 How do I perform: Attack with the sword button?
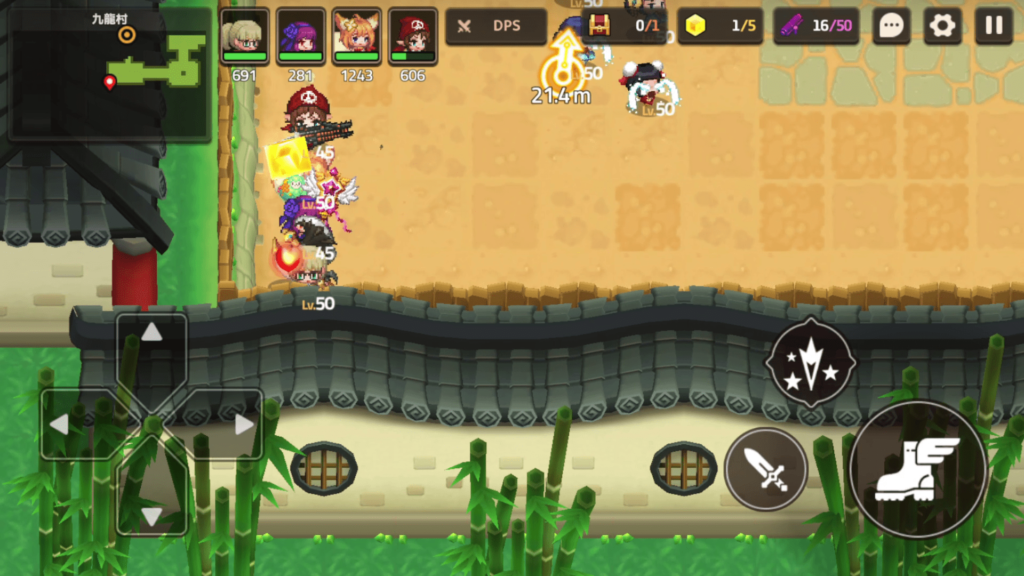[x=766, y=469]
